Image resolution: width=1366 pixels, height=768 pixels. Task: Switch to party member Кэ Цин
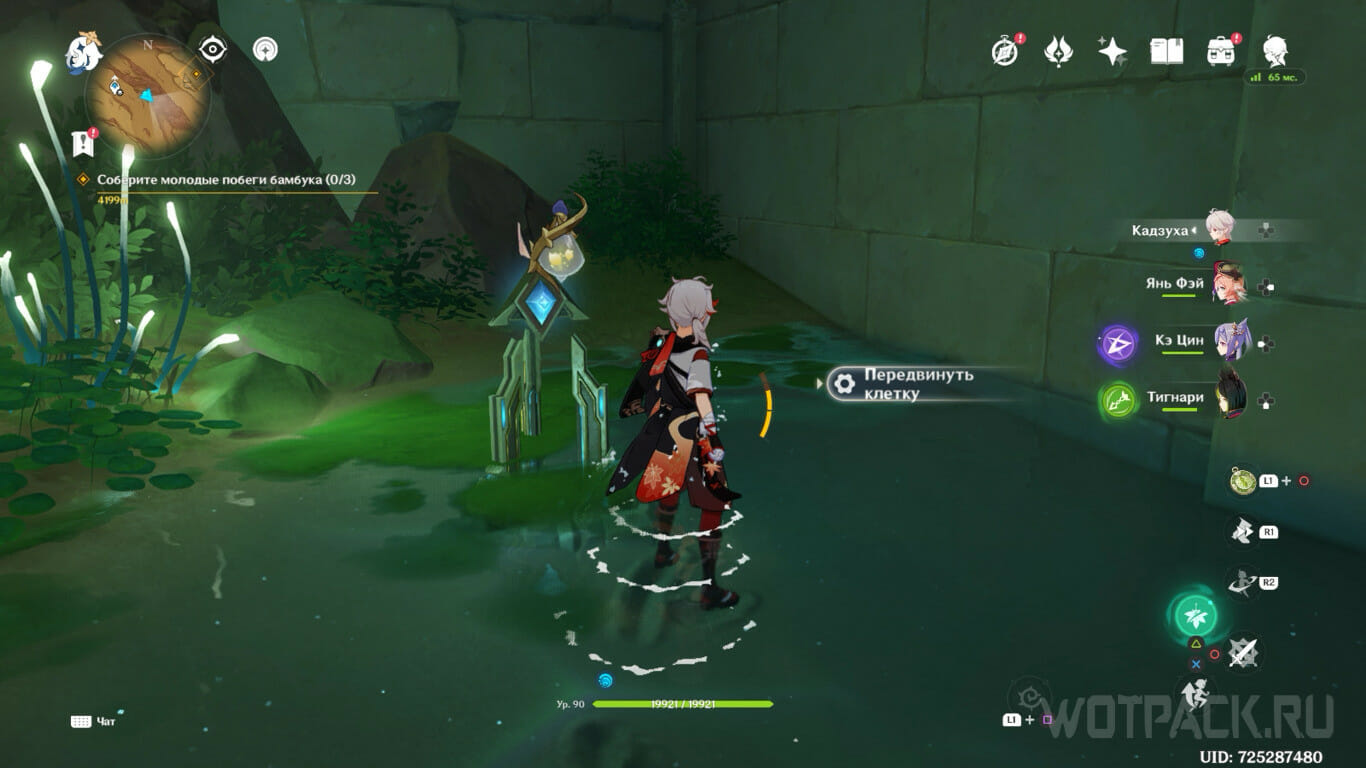tap(1228, 341)
